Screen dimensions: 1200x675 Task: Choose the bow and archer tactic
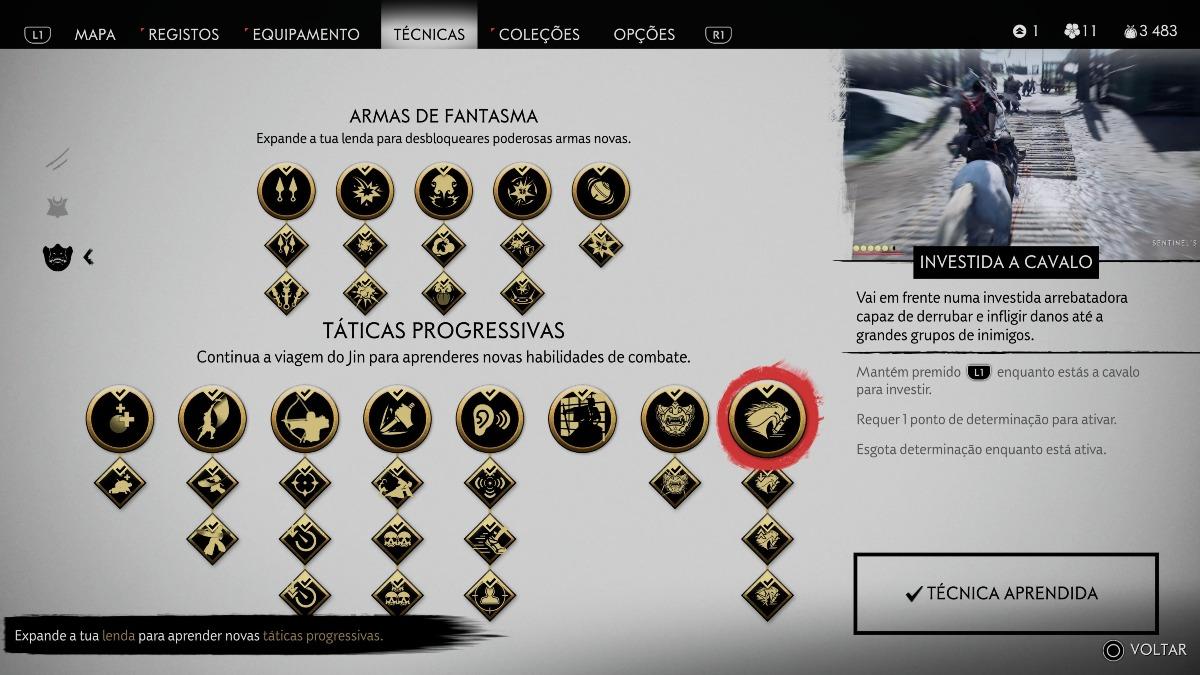pyautogui.click(x=305, y=418)
